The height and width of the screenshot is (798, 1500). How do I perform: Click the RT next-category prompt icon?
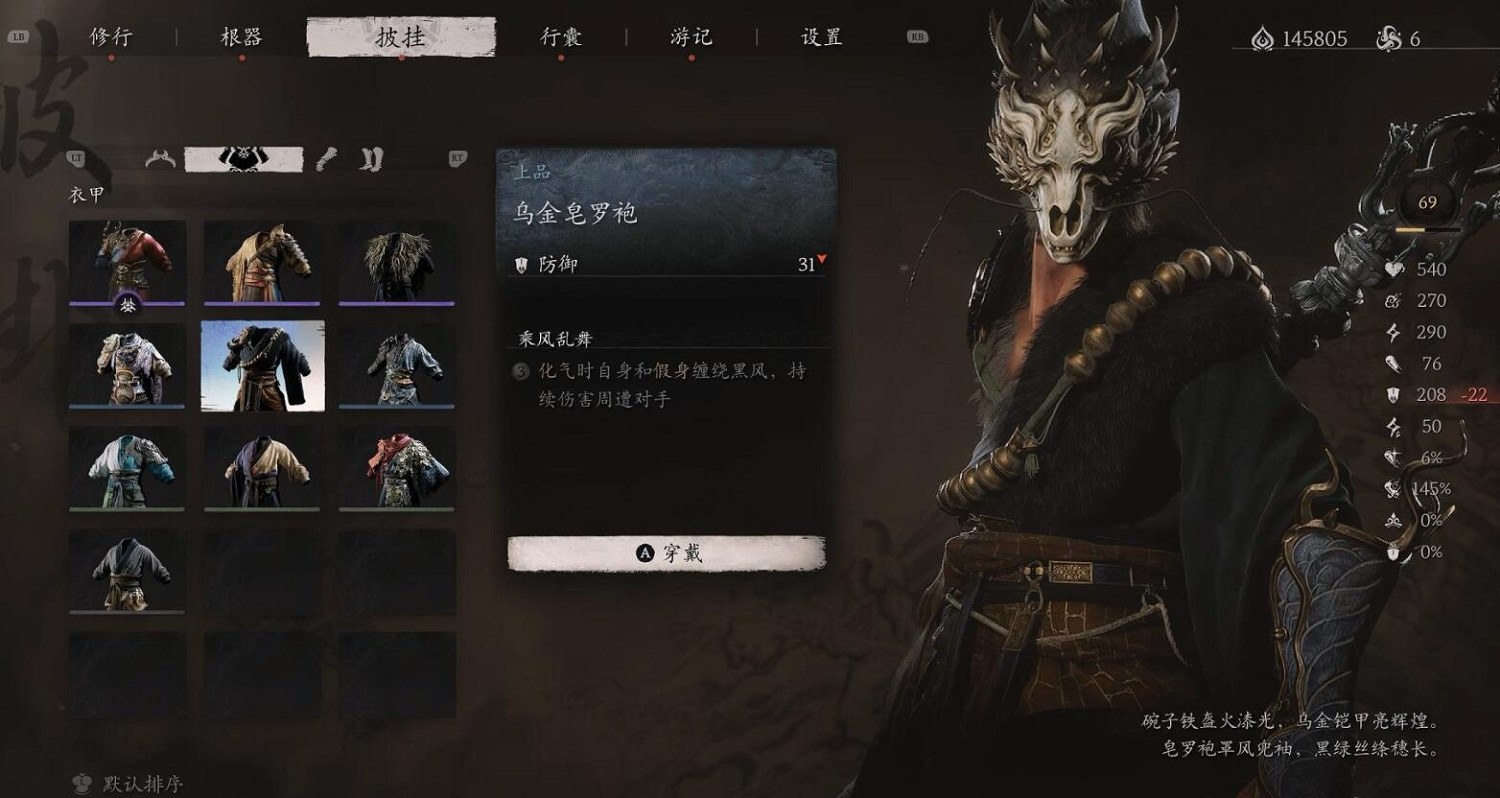(457, 158)
